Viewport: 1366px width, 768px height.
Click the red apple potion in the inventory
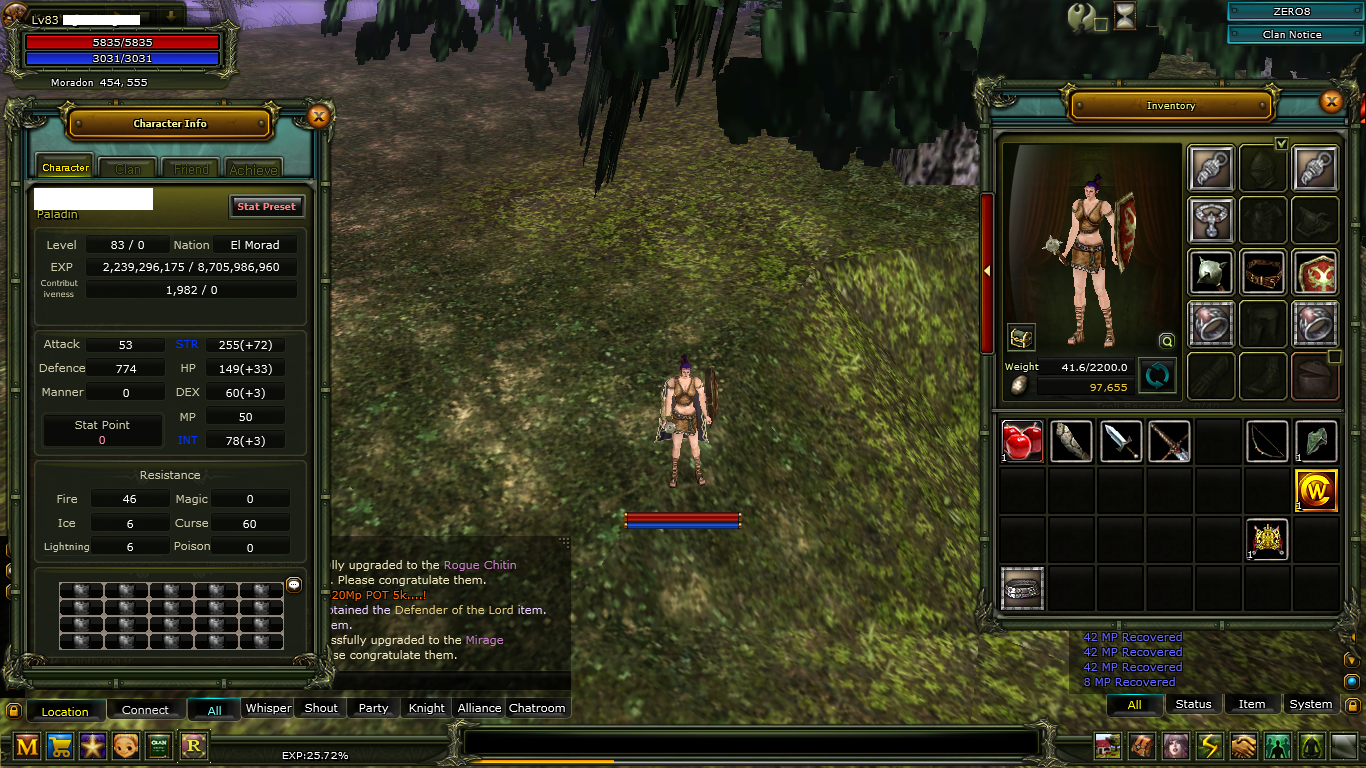point(1022,440)
